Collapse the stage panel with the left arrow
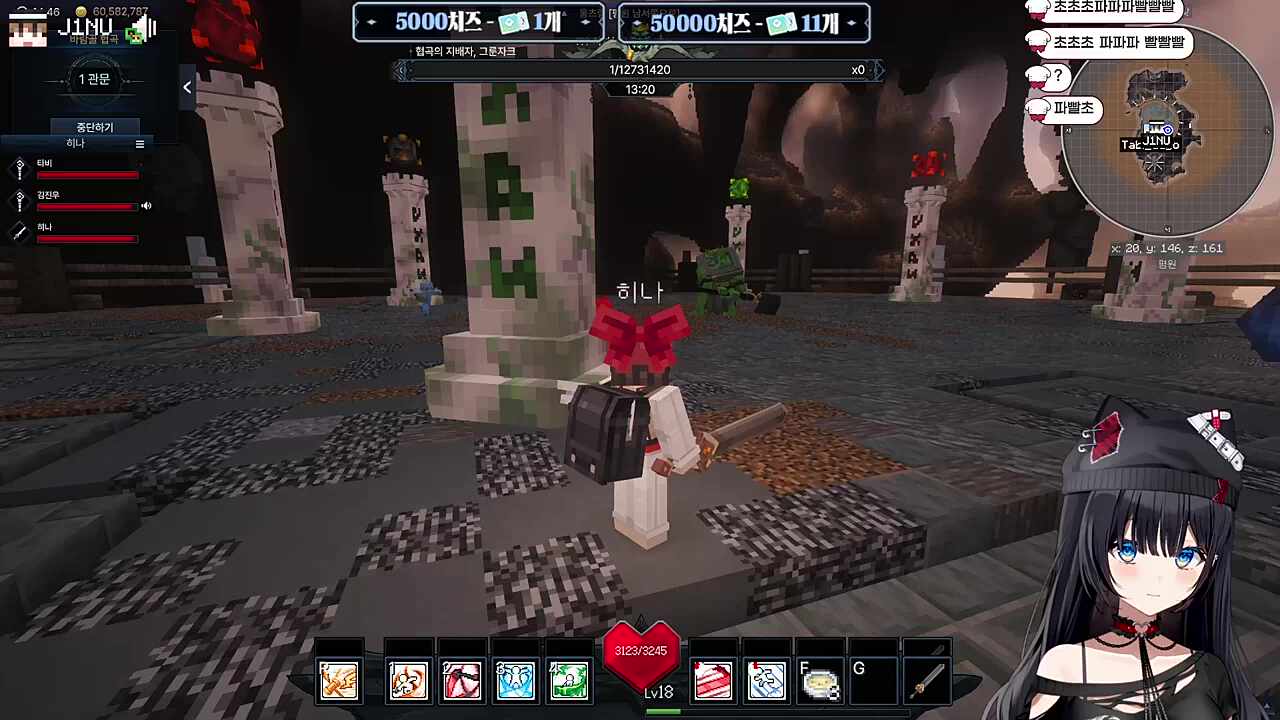 coord(187,88)
